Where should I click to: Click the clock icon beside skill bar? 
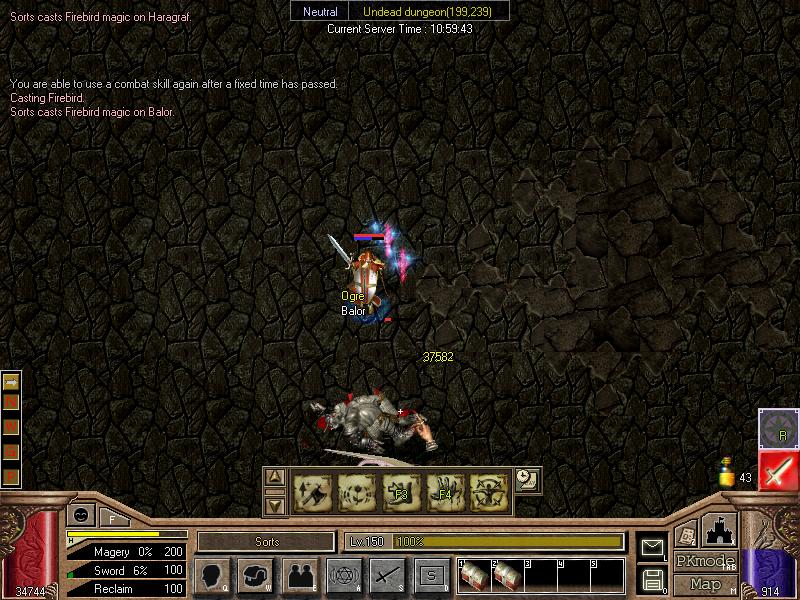click(527, 479)
